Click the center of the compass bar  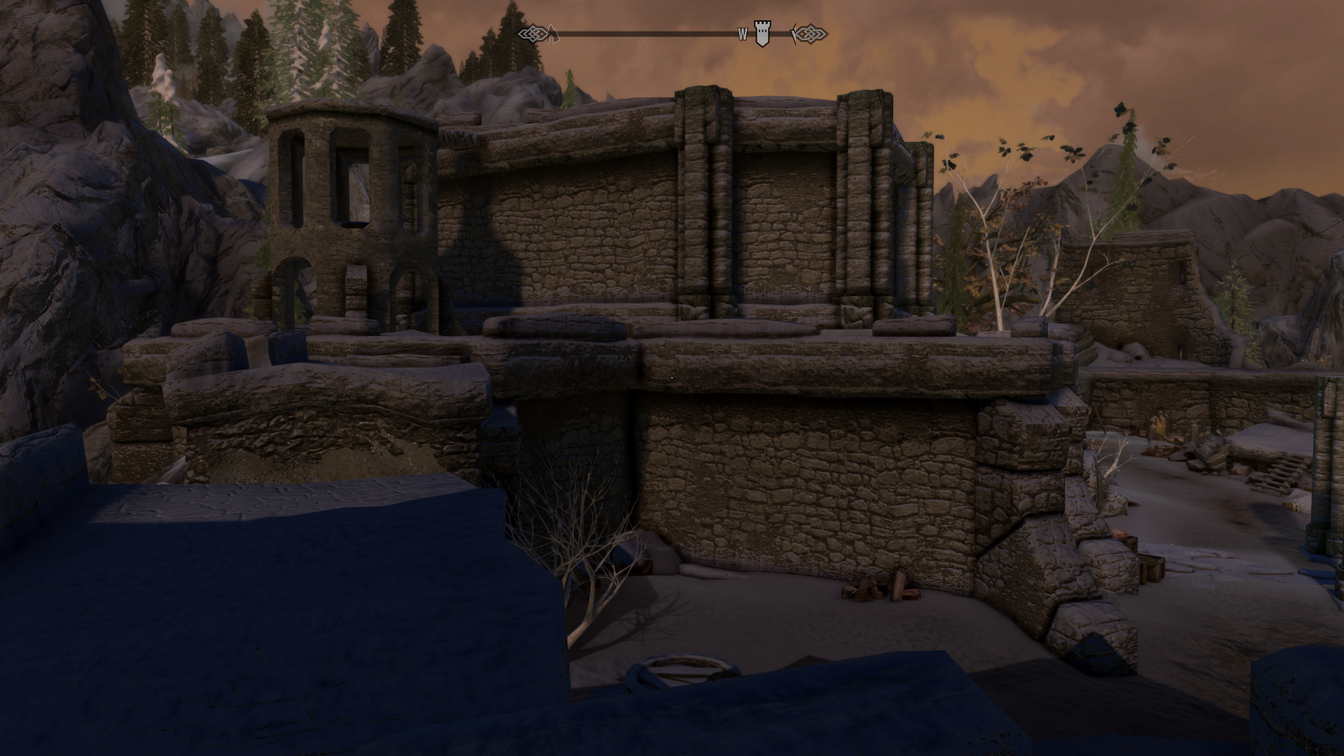[672, 33]
